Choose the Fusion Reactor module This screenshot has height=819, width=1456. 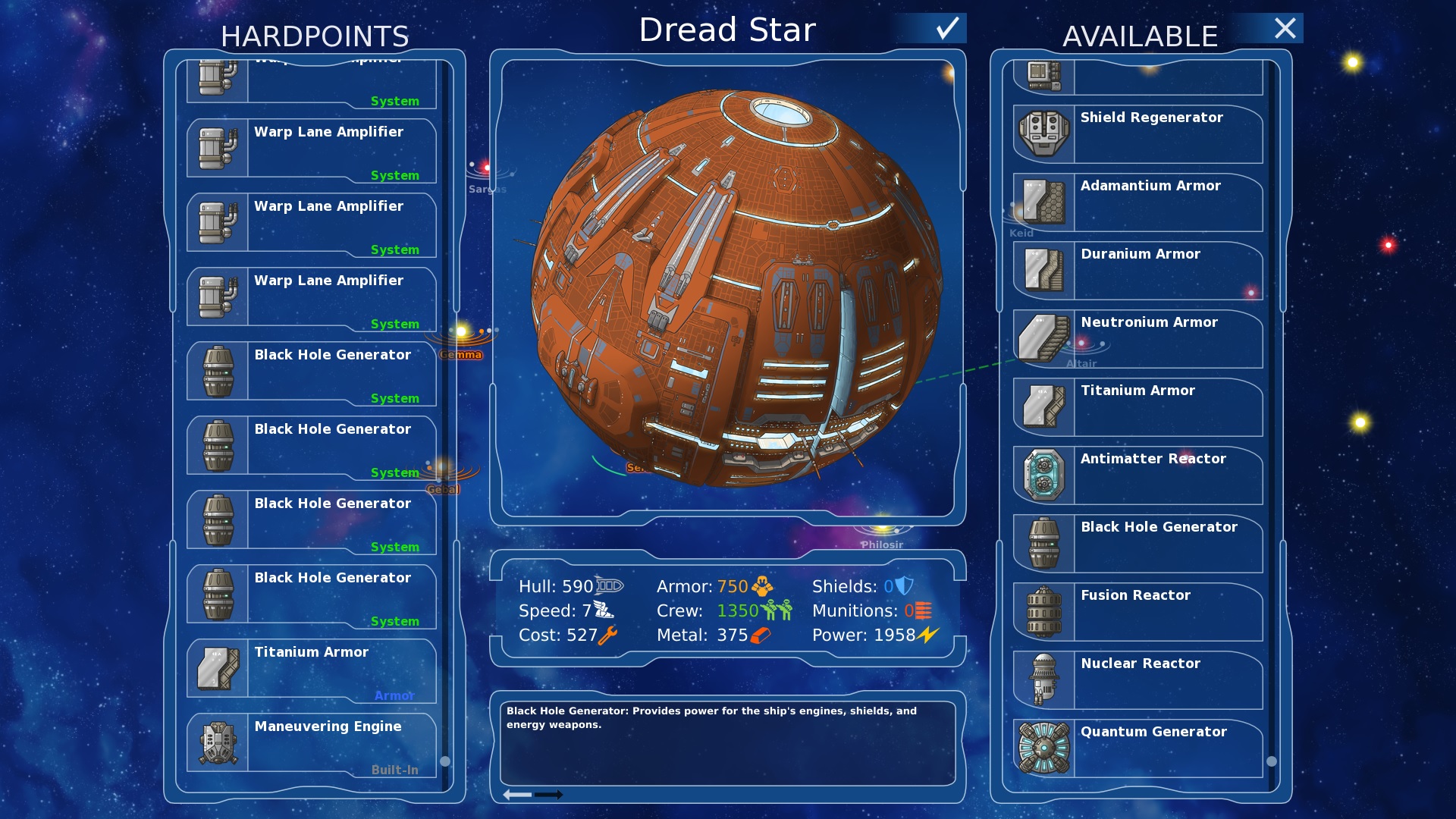click(x=1137, y=612)
